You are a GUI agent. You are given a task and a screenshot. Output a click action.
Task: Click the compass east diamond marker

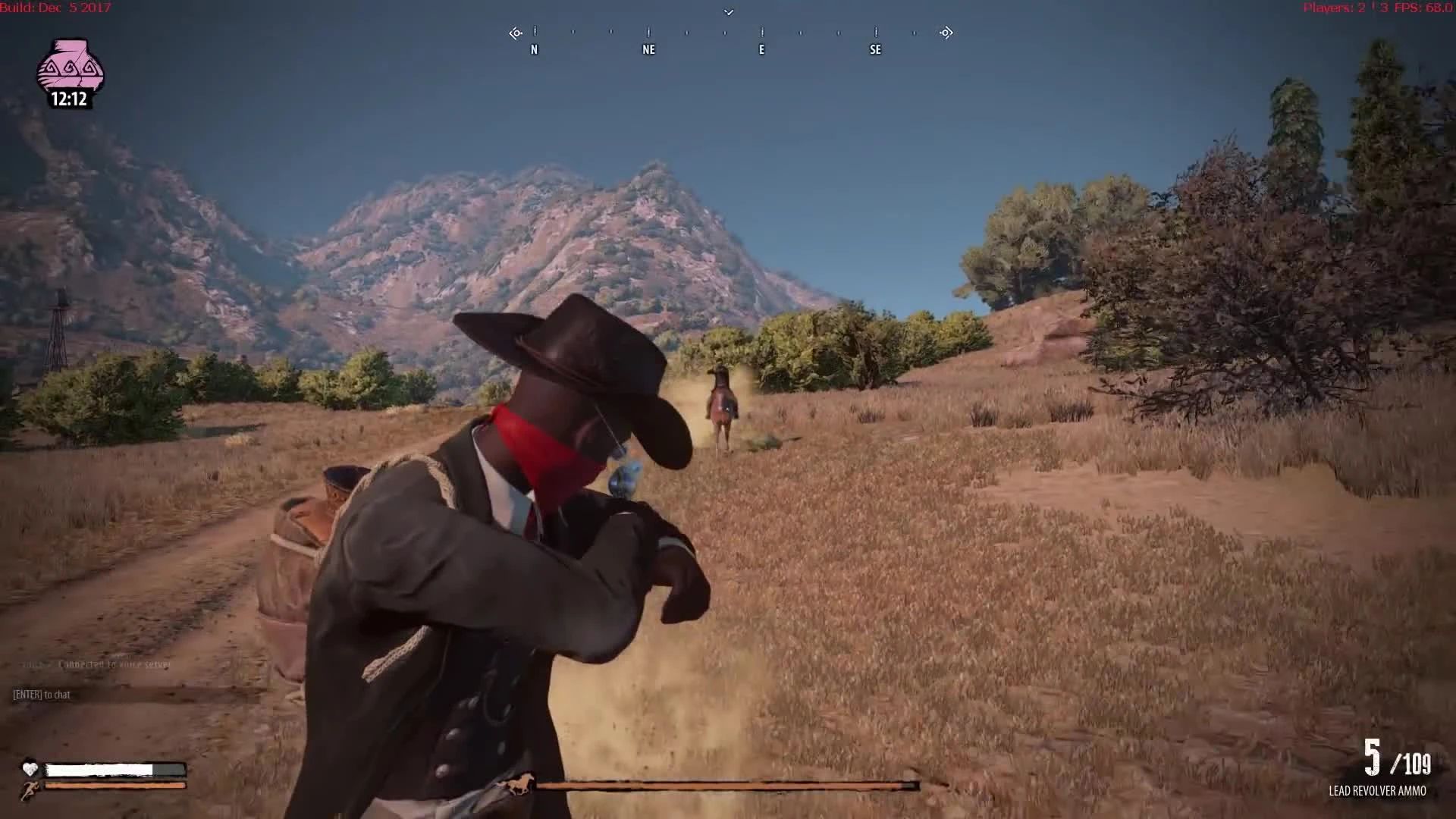click(x=945, y=33)
